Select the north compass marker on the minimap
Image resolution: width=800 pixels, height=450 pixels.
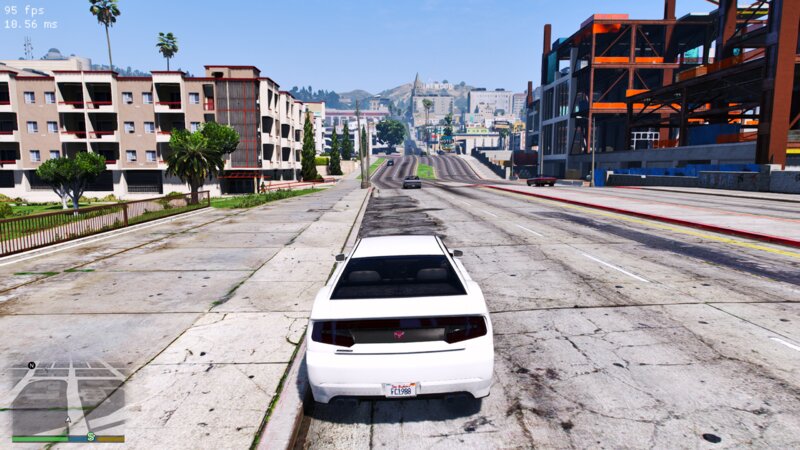pos(31,366)
